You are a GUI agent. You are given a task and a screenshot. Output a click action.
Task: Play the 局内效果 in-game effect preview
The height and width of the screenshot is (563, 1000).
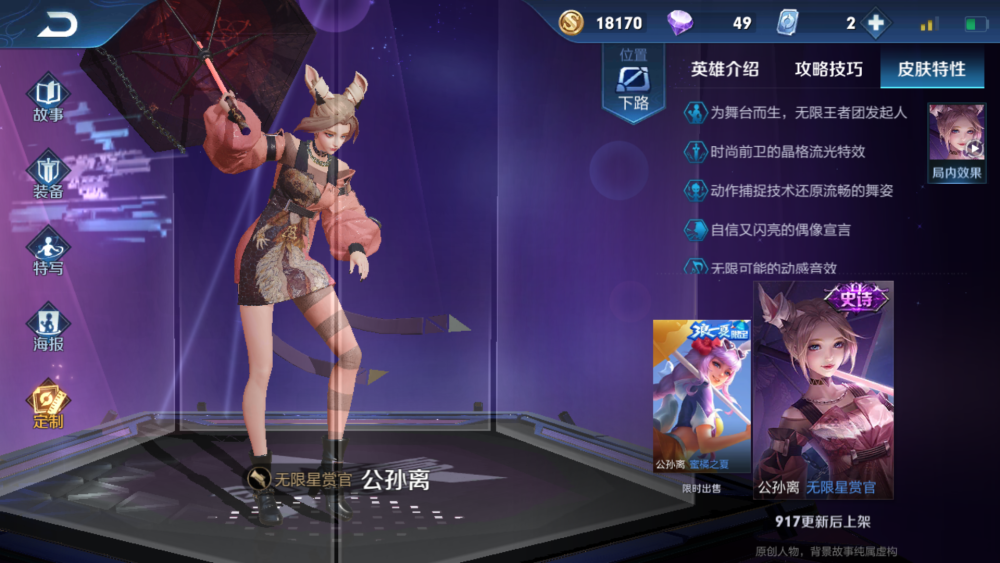click(957, 141)
